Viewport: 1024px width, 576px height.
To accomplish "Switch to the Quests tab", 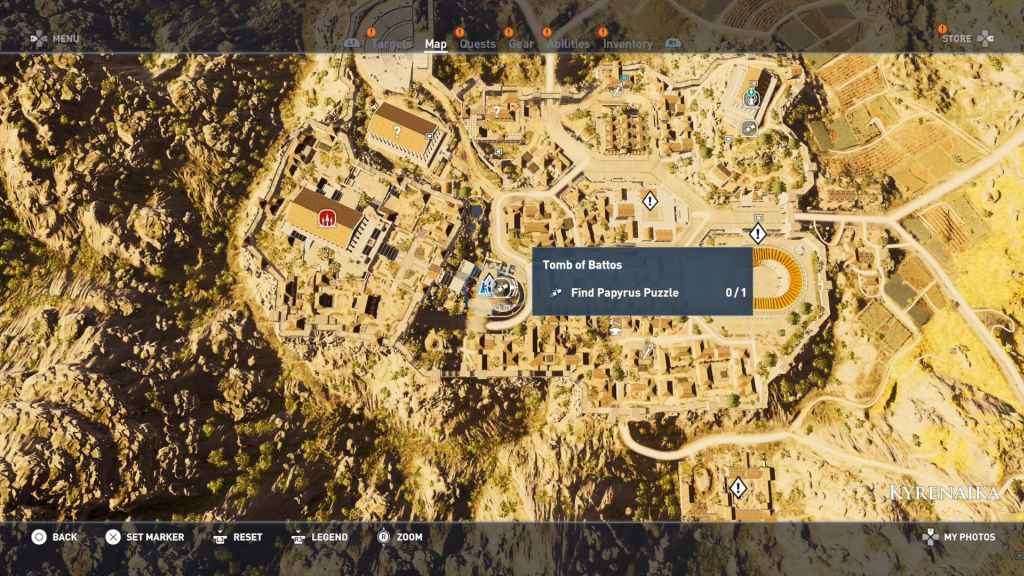I will tap(477, 44).
